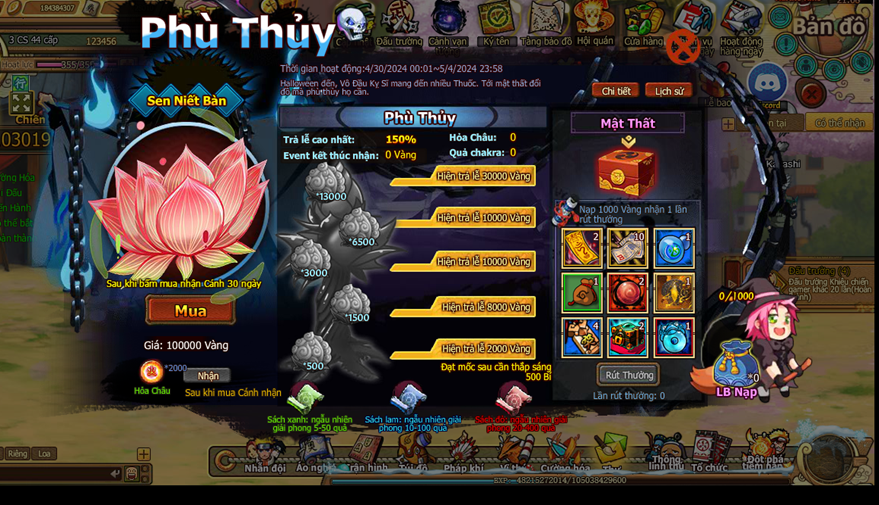This screenshot has height=505, width=879.
Task: Claim the Hỏa Châu reward with Nhận
Action: pos(208,376)
